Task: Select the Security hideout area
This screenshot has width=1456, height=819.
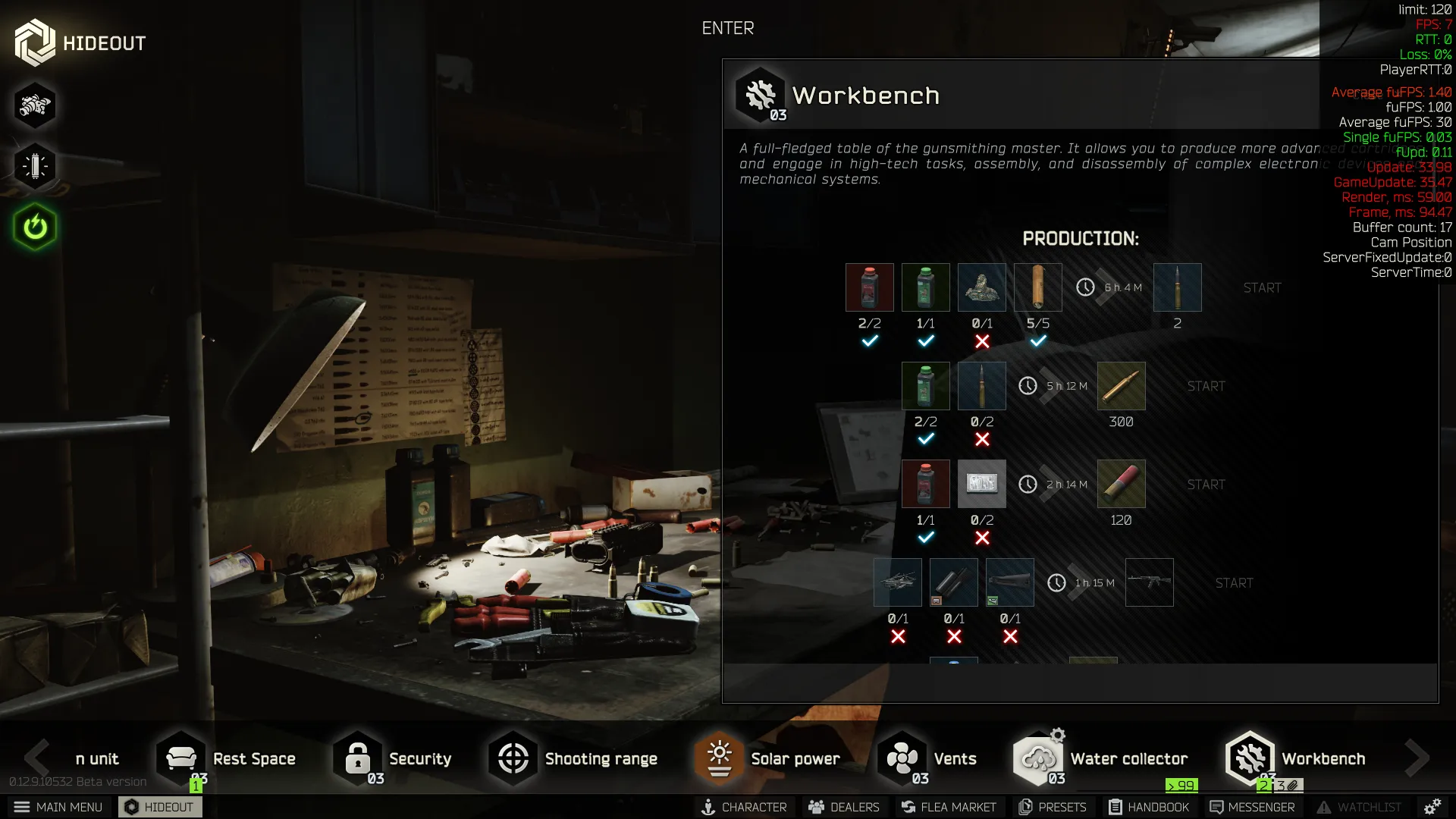Action: pos(394,758)
